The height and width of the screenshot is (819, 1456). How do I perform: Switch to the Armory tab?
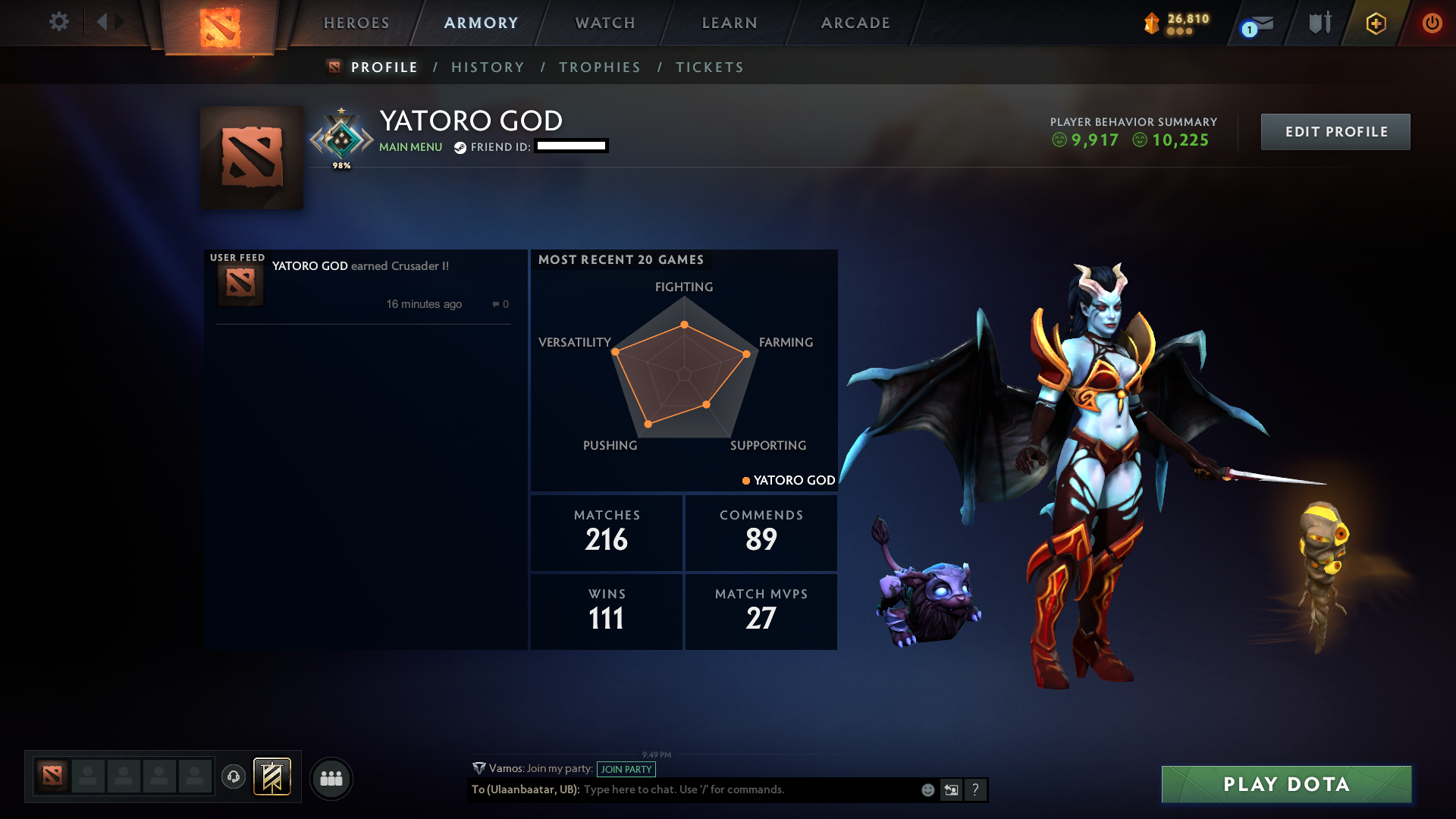(482, 23)
